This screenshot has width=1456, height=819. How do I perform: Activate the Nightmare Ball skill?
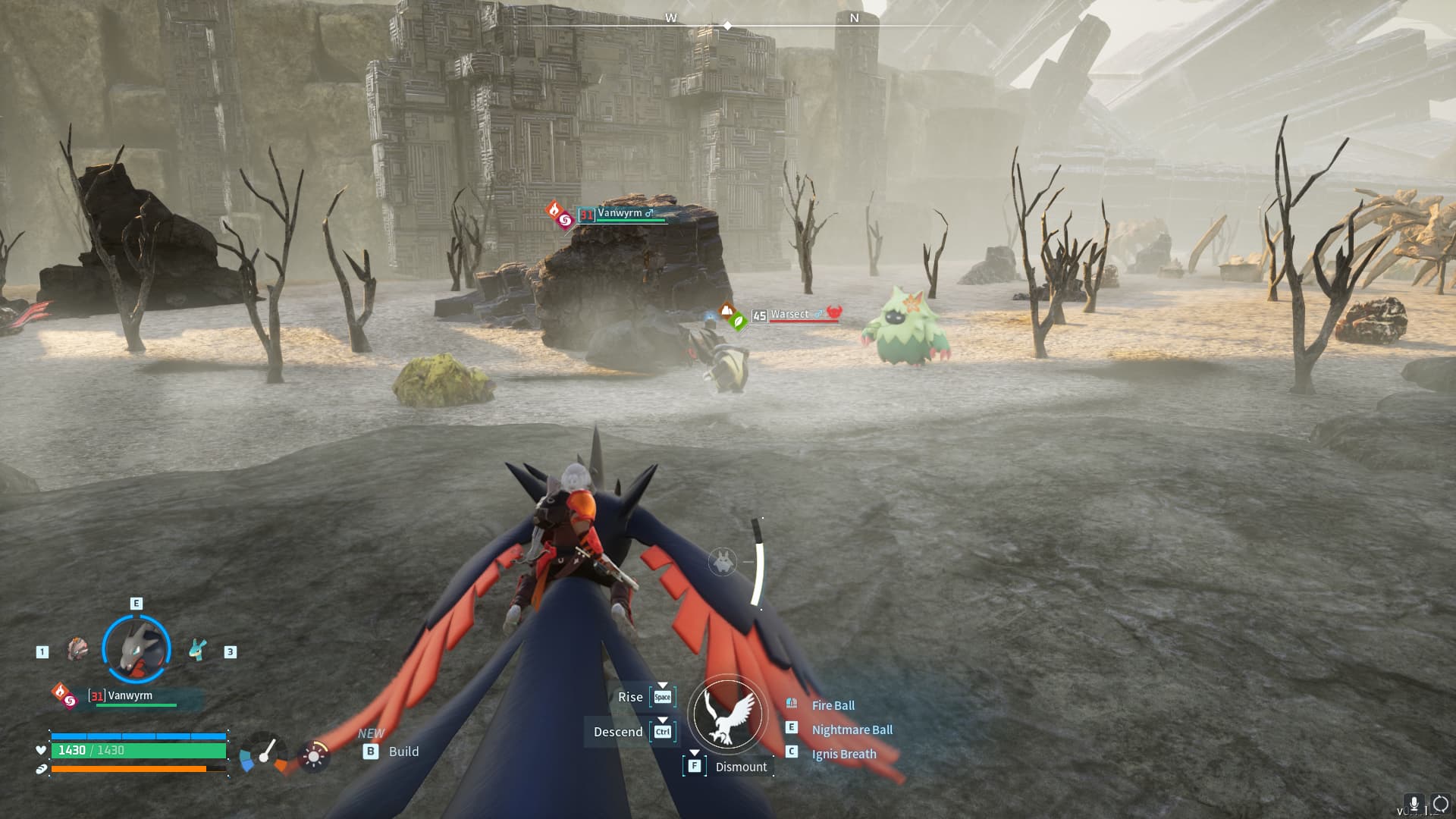852,730
